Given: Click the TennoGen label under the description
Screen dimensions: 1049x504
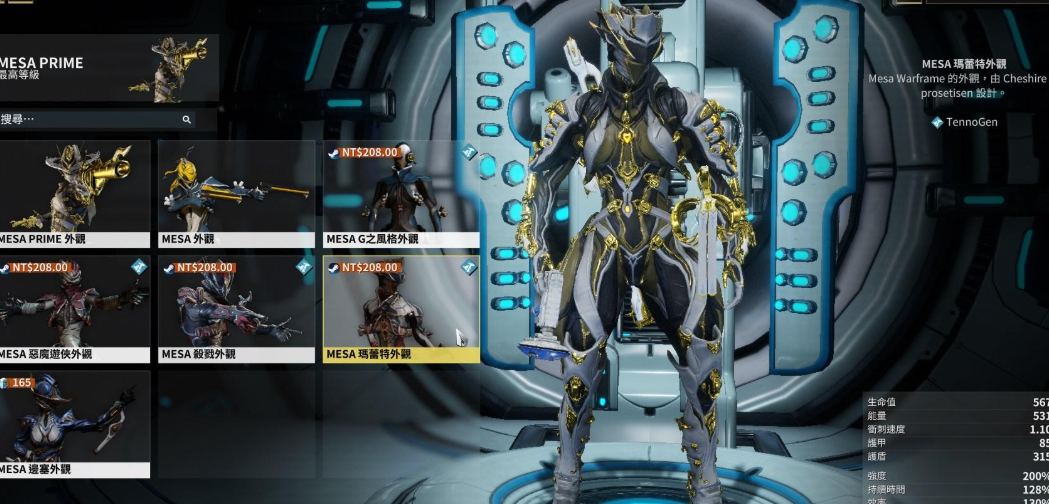Looking at the screenshot, I should [970, 122].
